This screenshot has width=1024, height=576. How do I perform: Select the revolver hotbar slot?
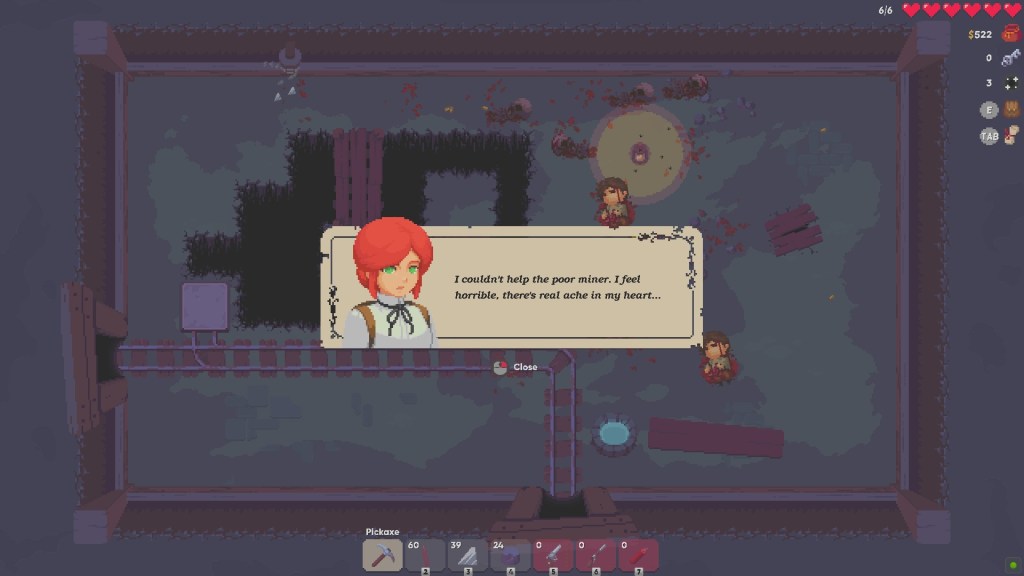pyautogui.click(x=553, y=555)
